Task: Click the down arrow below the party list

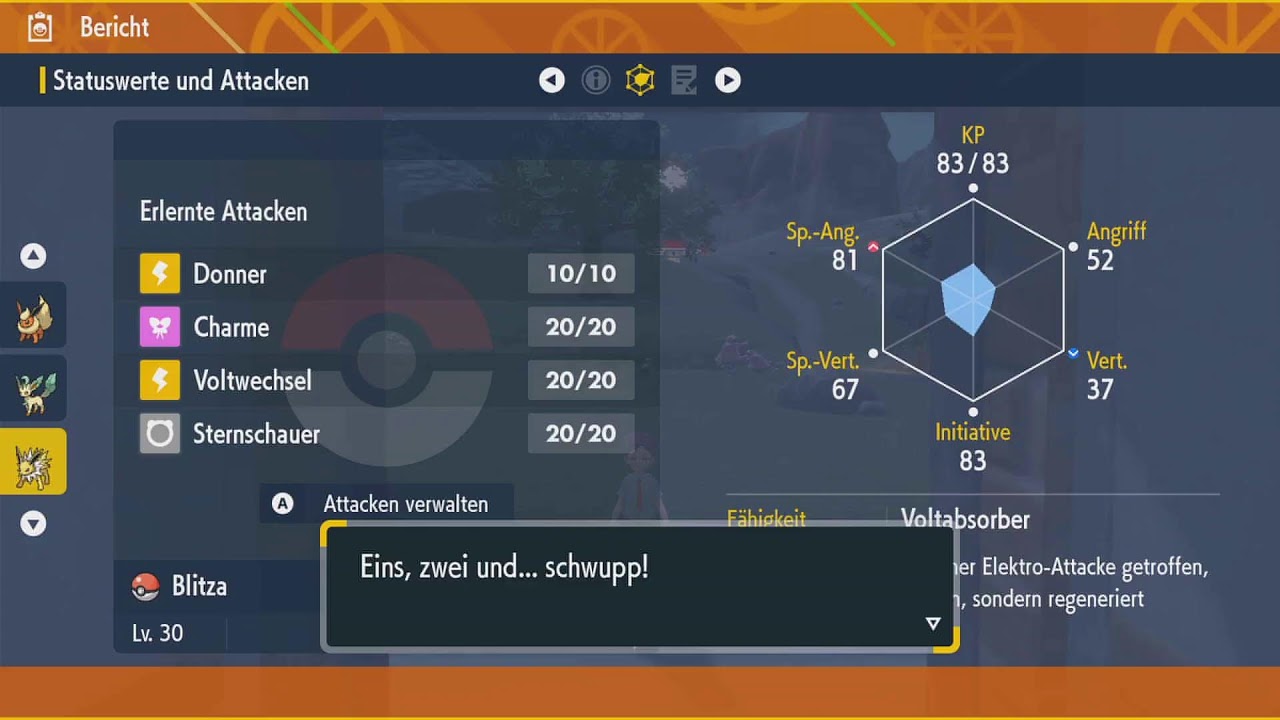Action: [33, 523]
